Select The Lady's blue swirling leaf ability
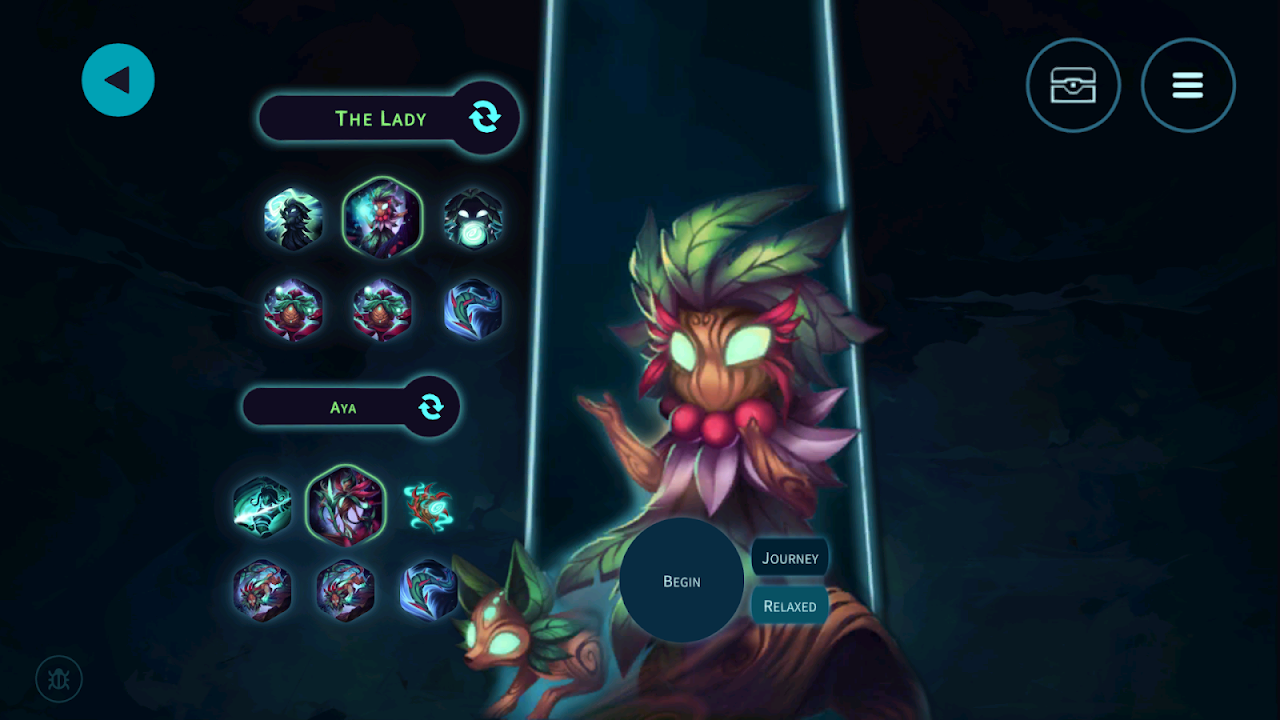 coord(472,309)
